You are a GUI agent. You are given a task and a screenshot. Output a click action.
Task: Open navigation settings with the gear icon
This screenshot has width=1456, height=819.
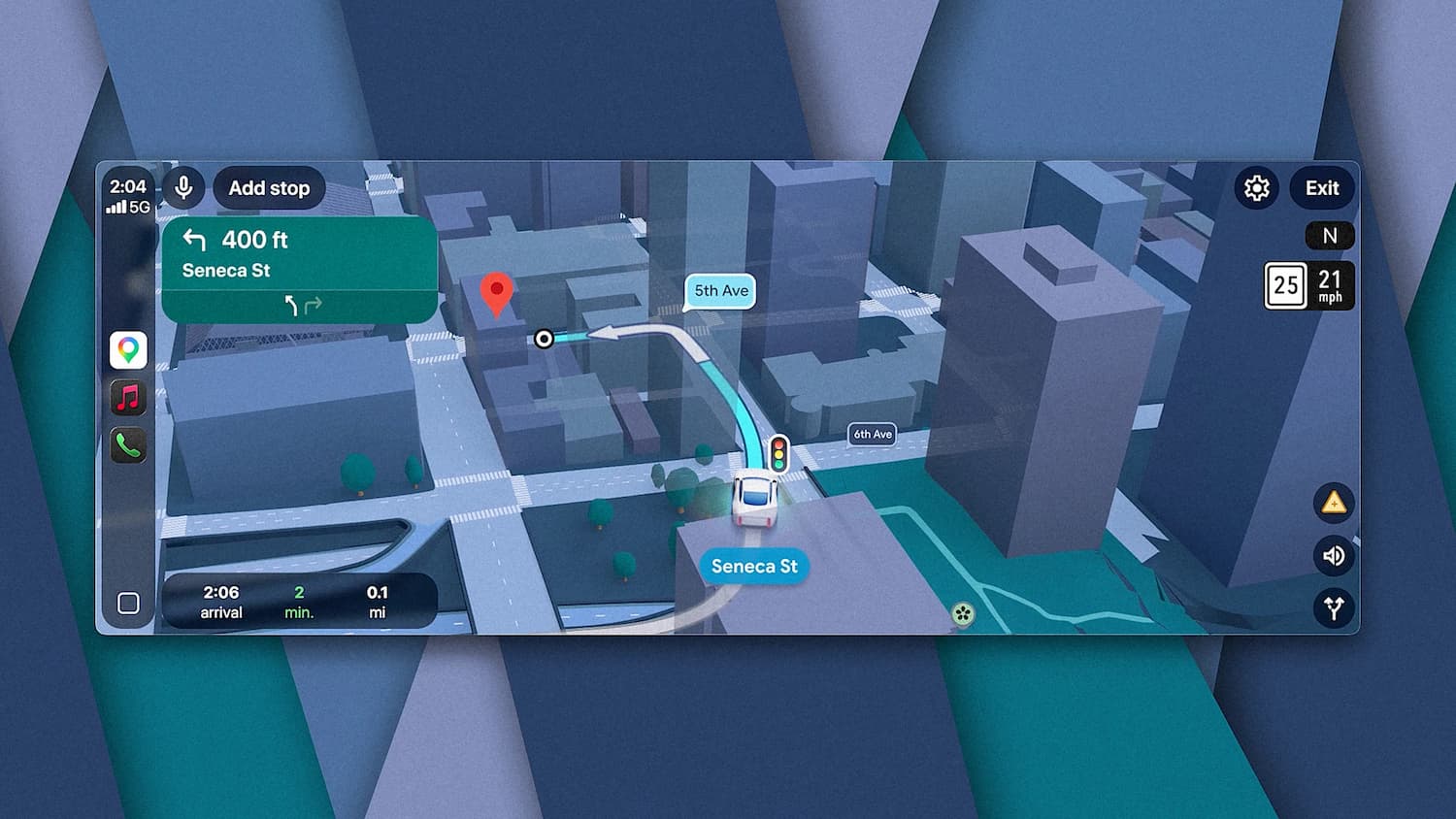1256,188
